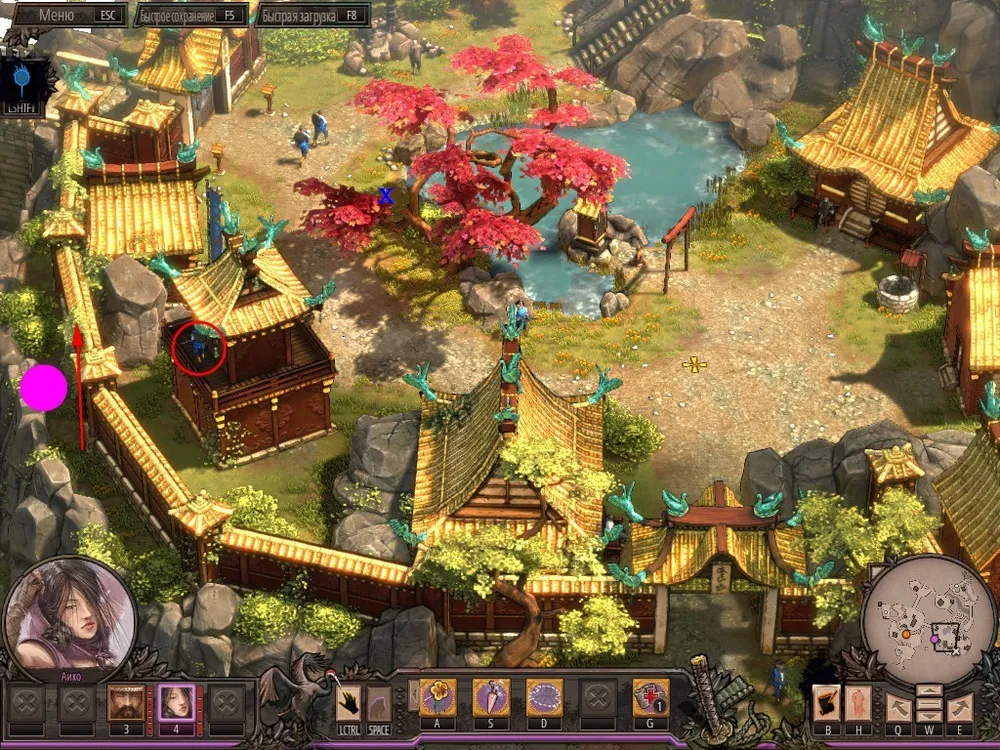The height and width of the screenshot is (750, 1000).
Task: Select Aiko's large character portrait
Action: 70,615
